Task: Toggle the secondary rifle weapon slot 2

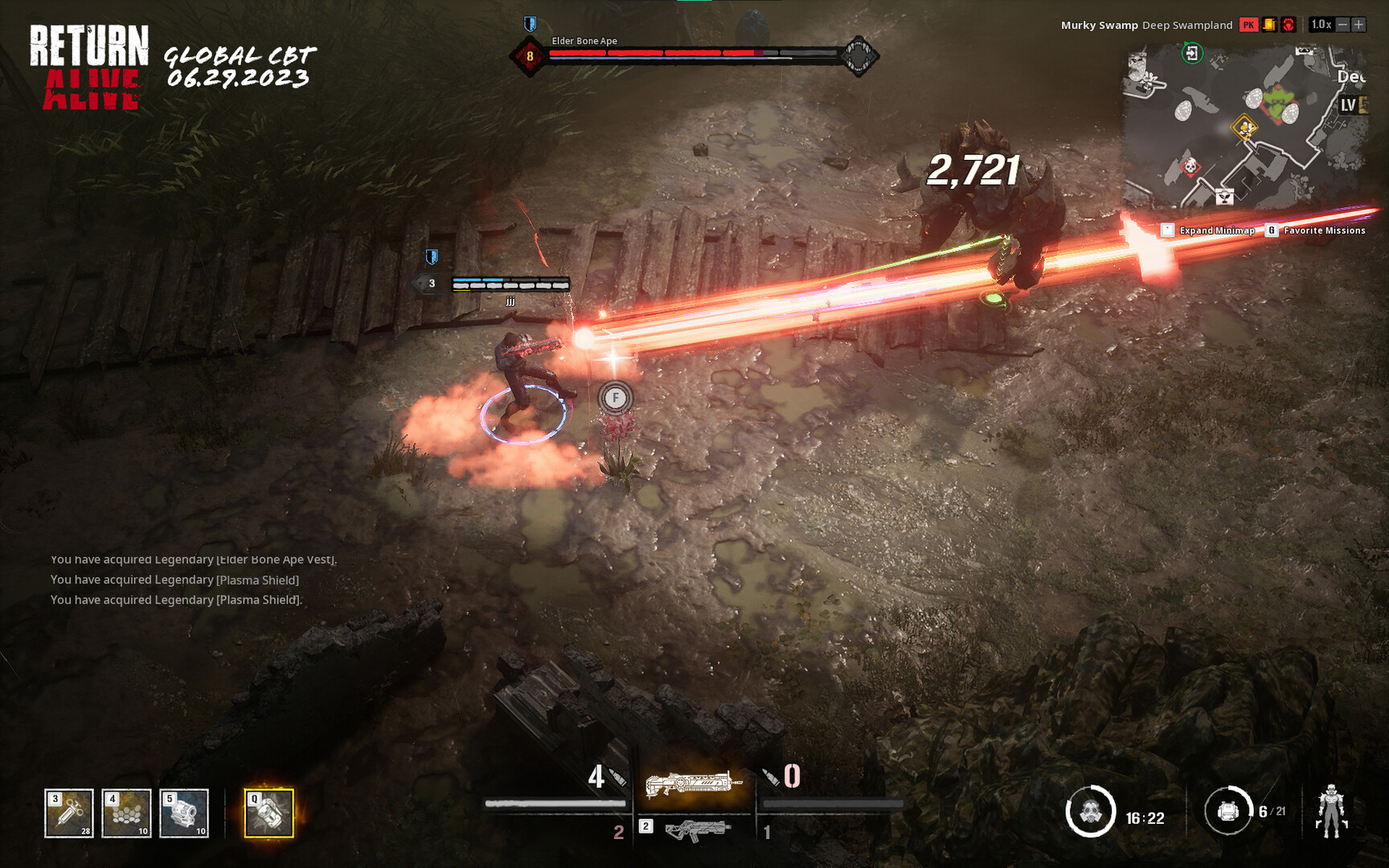Action: pyautogui.click(x=696, y=833)
